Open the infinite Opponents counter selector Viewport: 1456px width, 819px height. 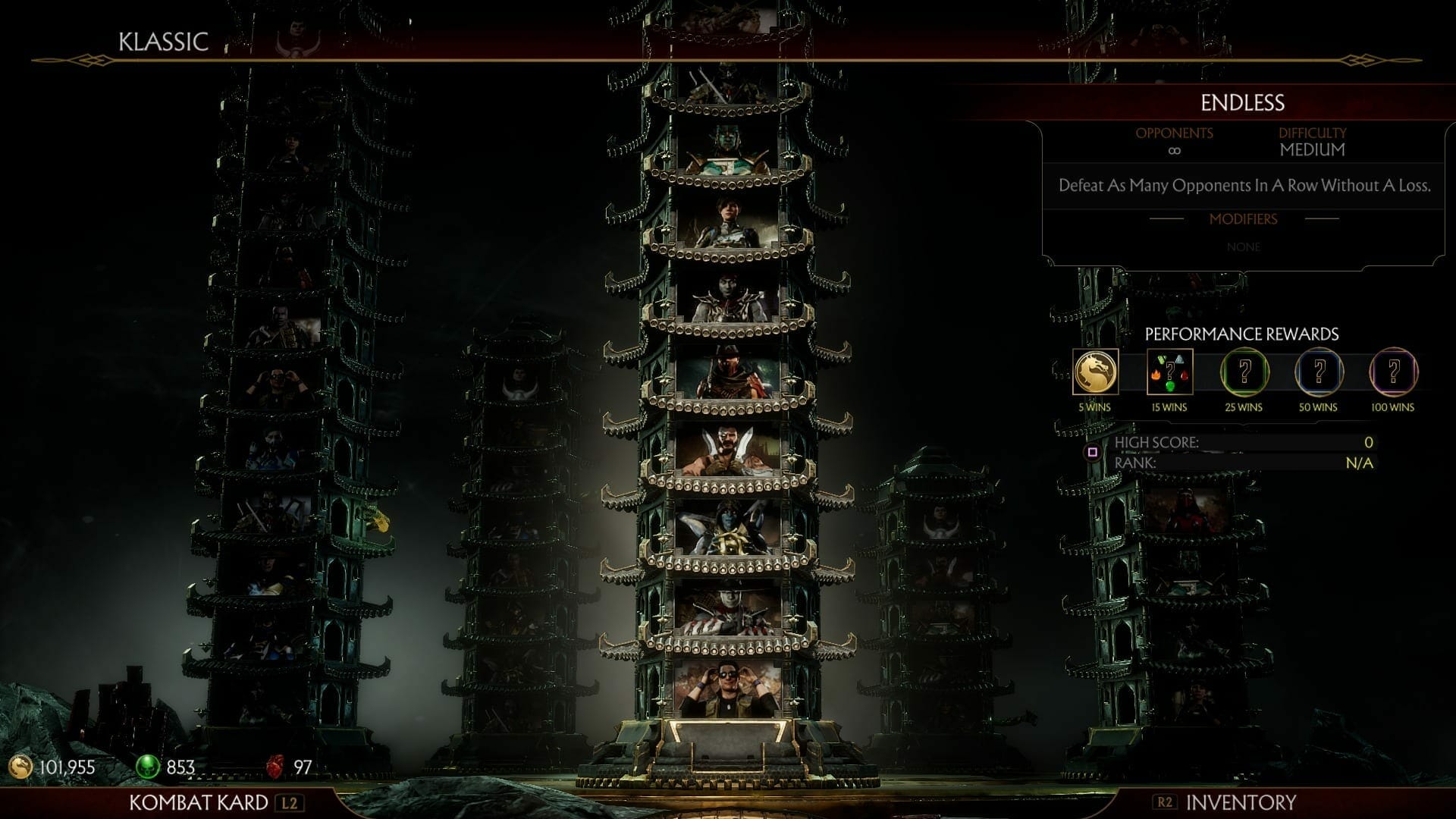pos(1173,149)
